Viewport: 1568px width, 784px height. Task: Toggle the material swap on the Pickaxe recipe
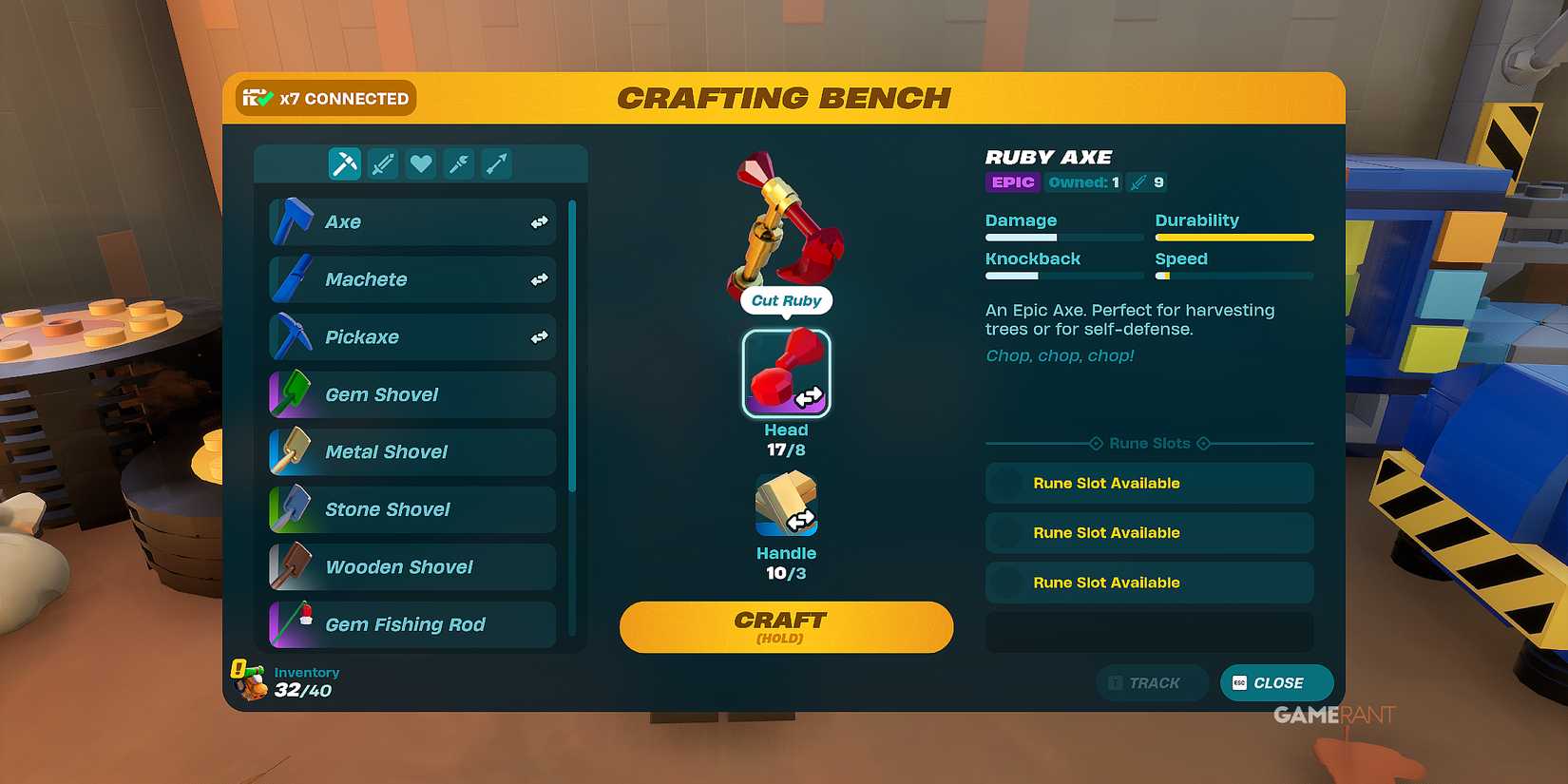pyautogui.click(x=540, y=336)
